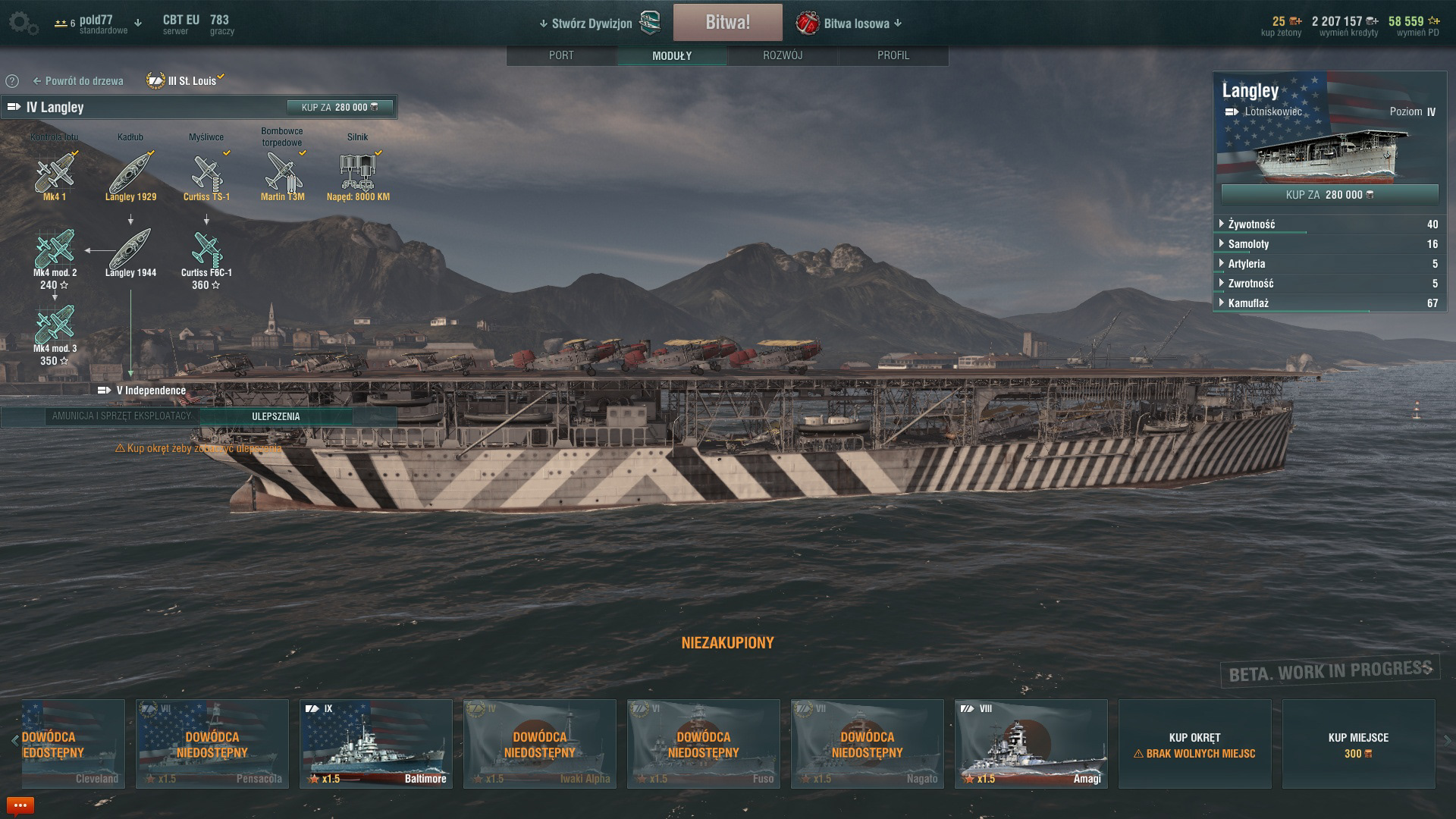Screen dimensions: 1456x819
Task: Open the chat bubble in the corner
Action: (20, 805)
